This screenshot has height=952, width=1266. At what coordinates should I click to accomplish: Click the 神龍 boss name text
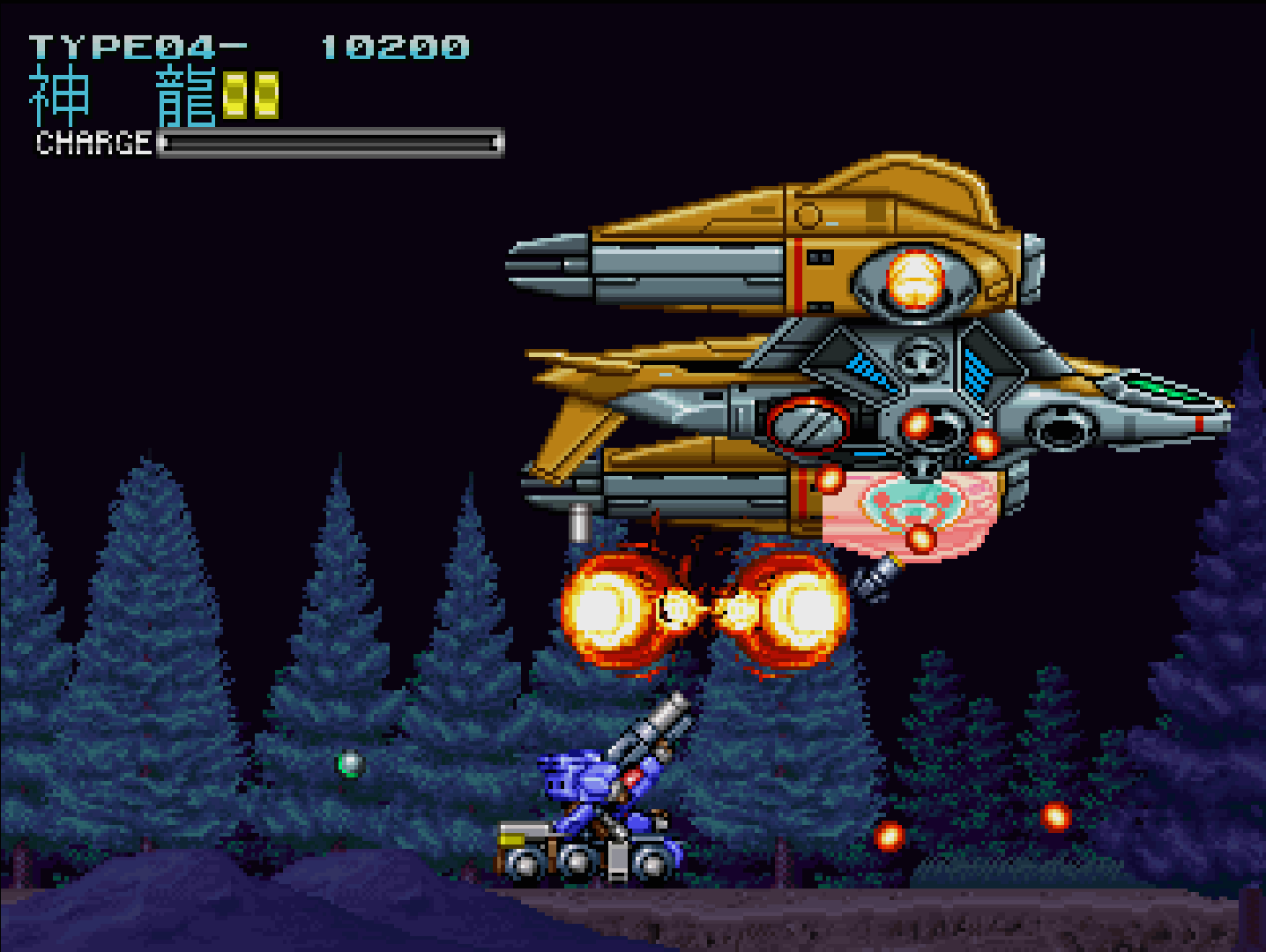point(123,94)
